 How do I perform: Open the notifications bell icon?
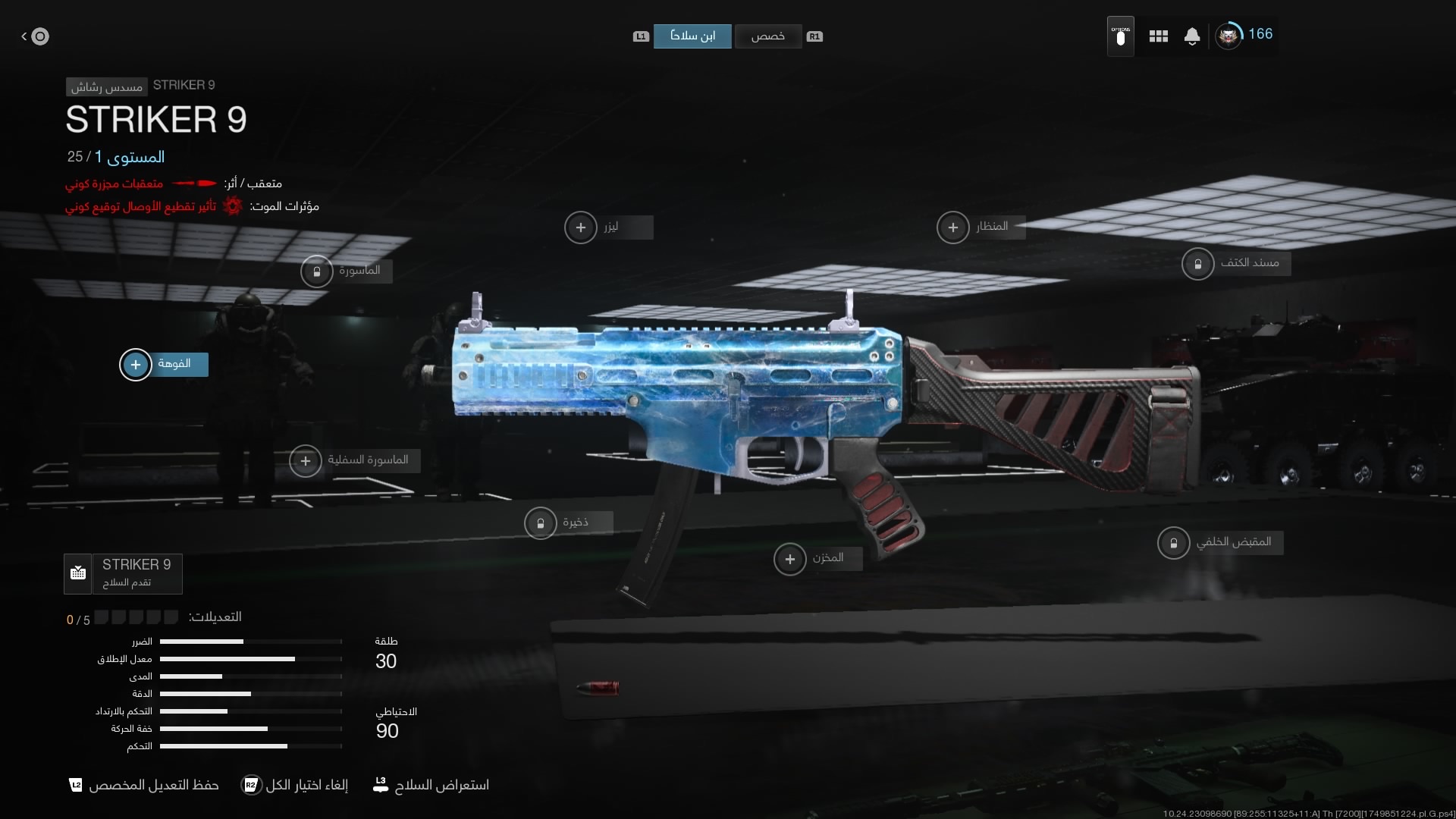pyautogui.click(x=1192, y=36)
